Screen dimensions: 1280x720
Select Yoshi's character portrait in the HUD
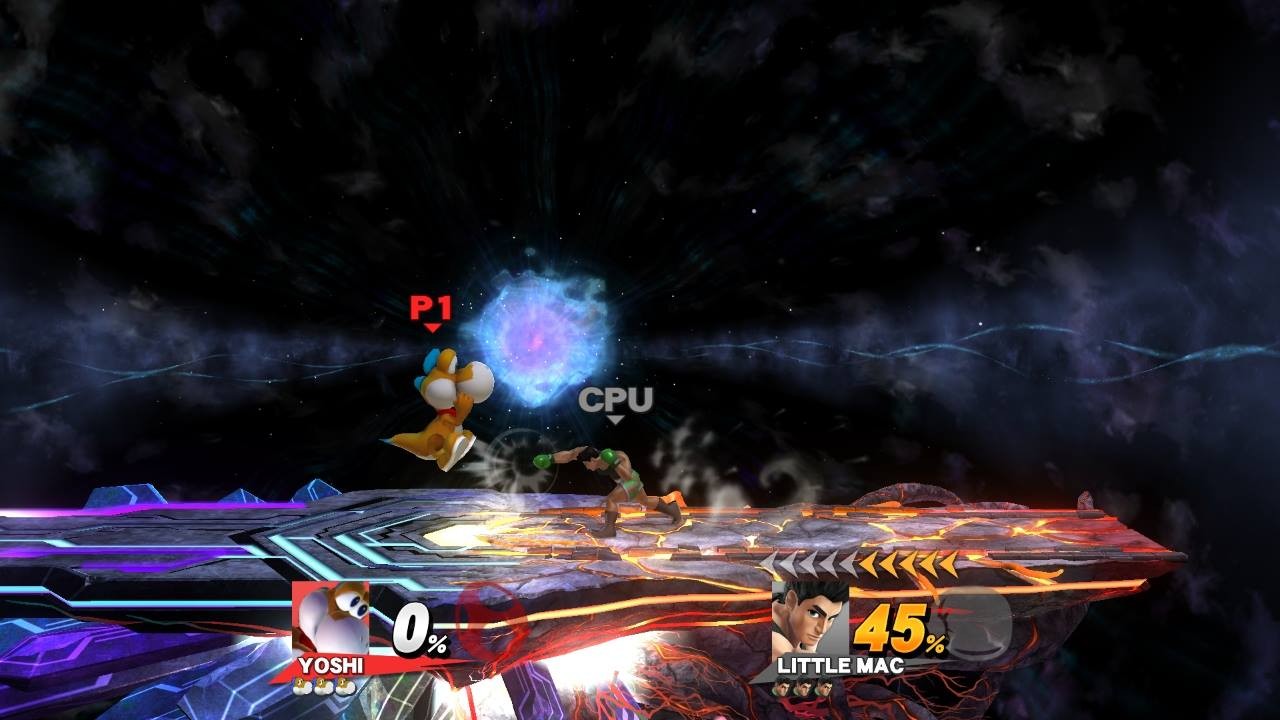(x=330, y=615)
